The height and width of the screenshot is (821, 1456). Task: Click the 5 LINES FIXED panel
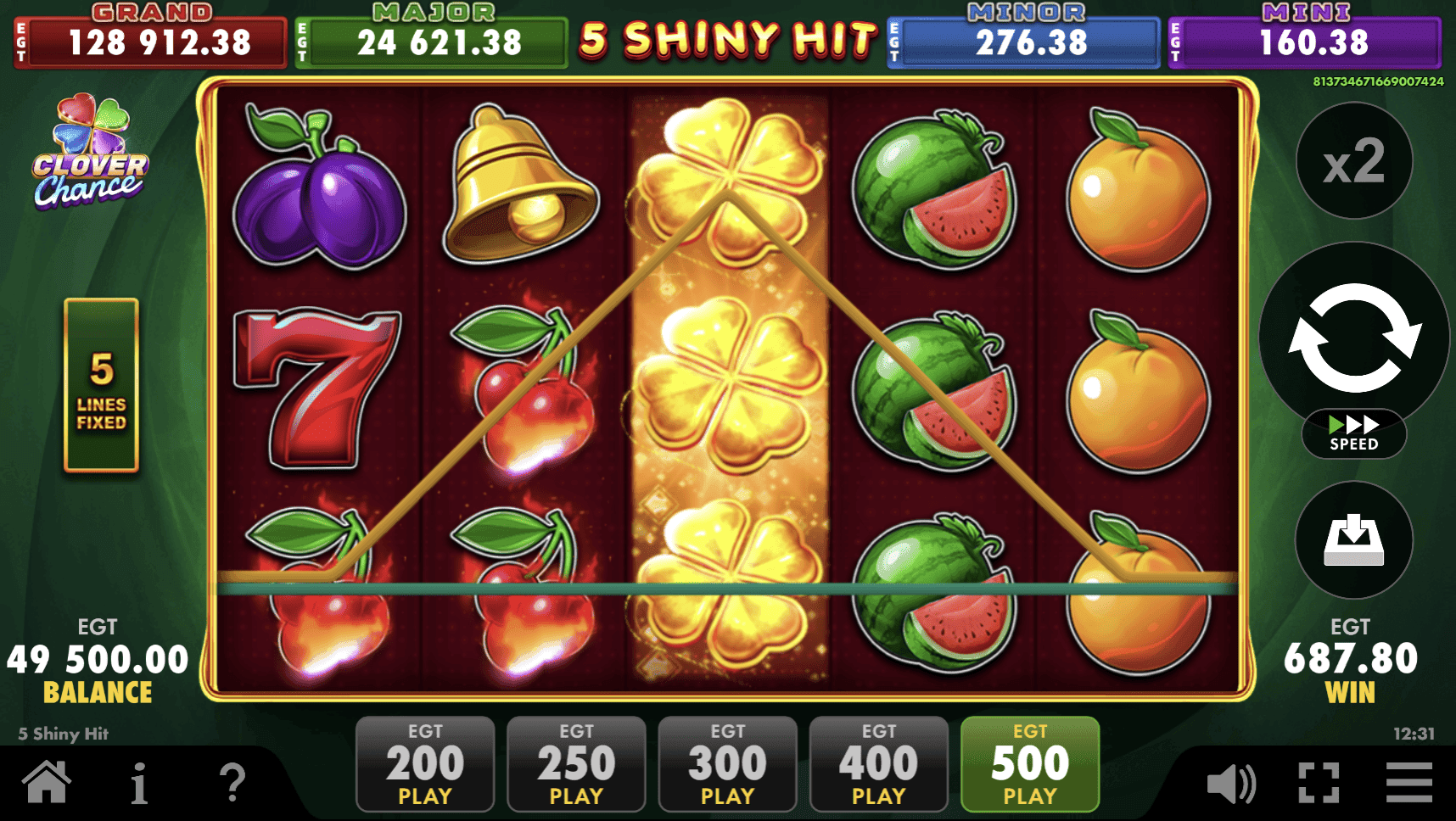pyautogui.click(x=100, y=386)
